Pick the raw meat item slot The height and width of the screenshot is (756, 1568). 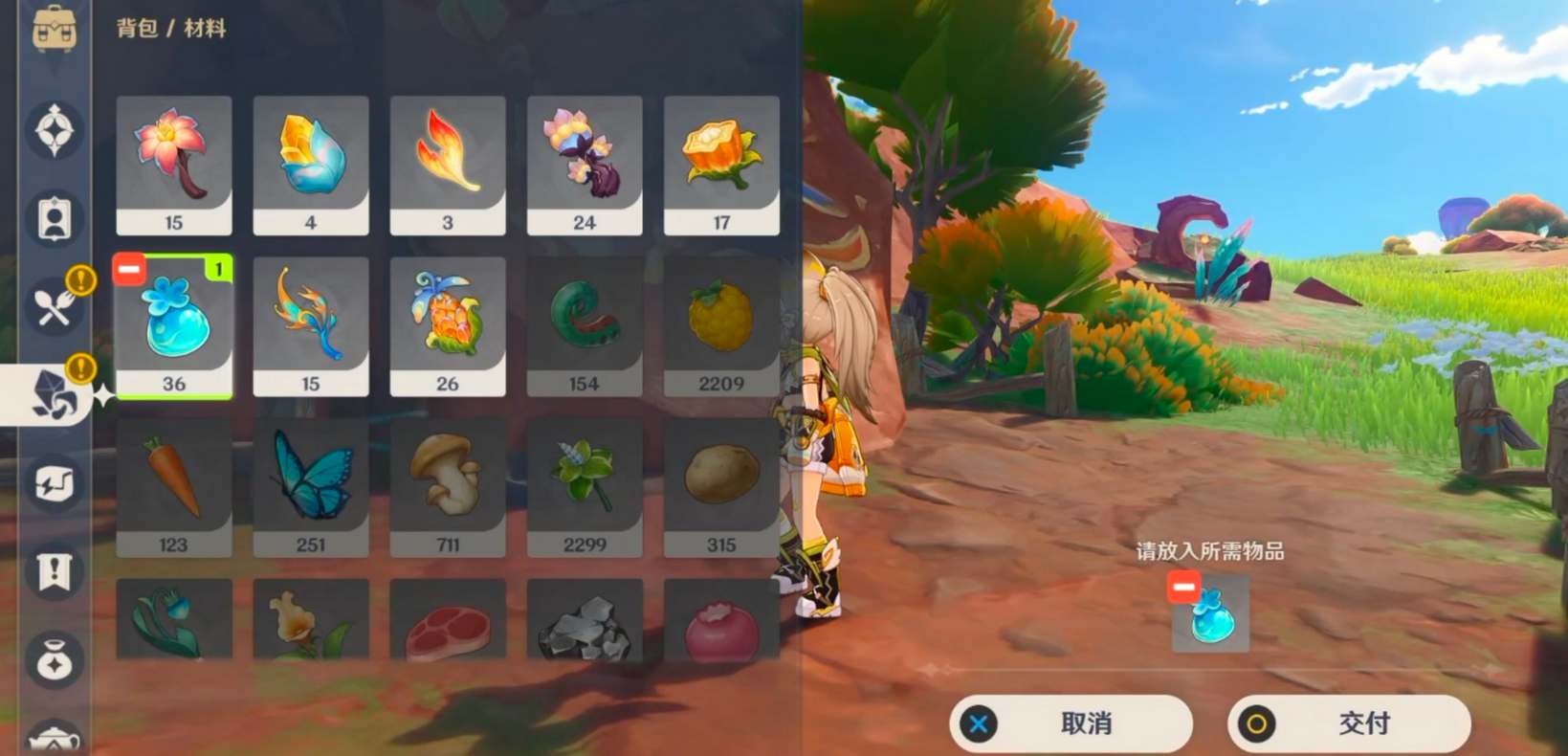pyautogui.click(x=447, y=622)
